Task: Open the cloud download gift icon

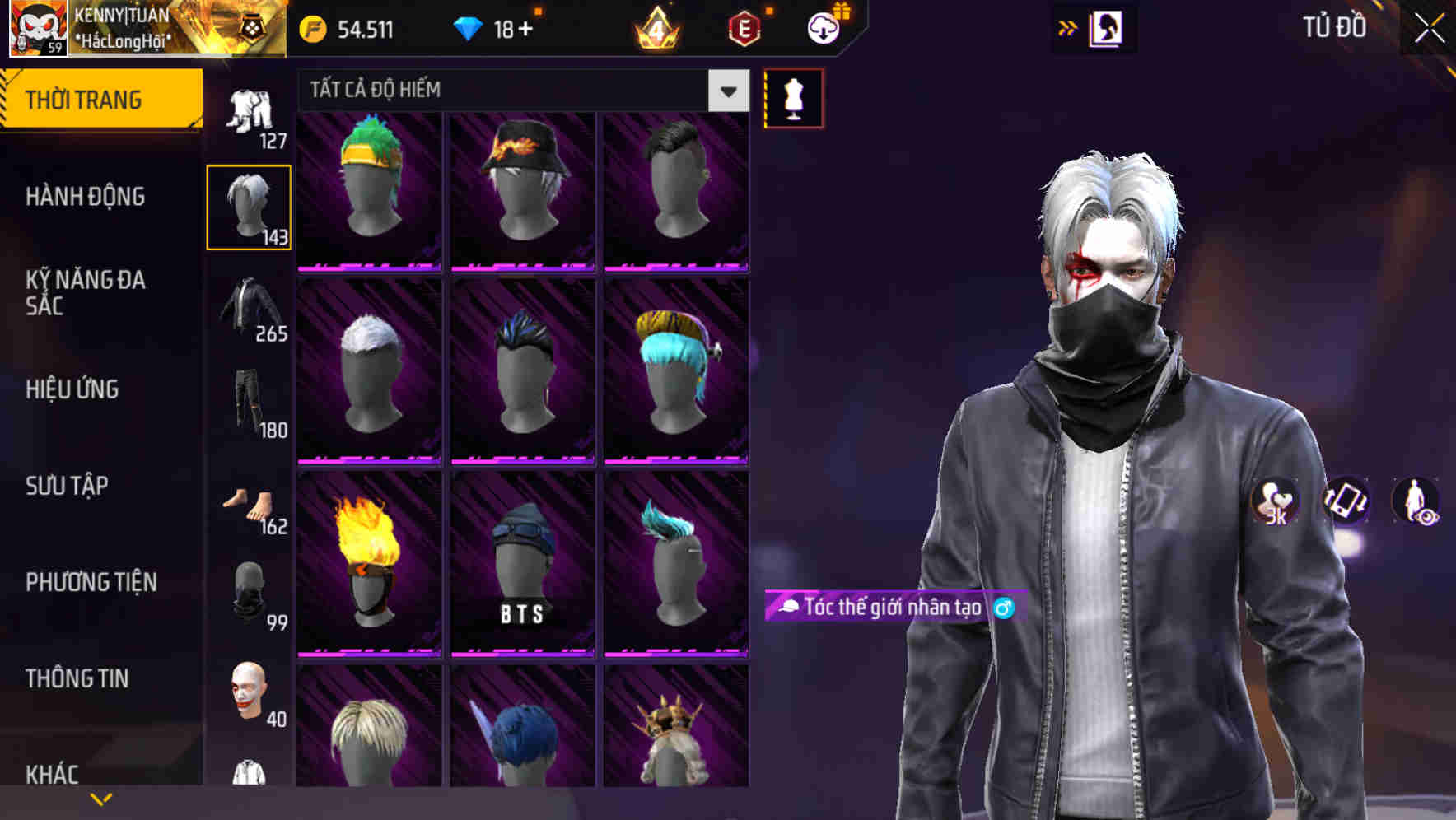Action: click(824, 26)
